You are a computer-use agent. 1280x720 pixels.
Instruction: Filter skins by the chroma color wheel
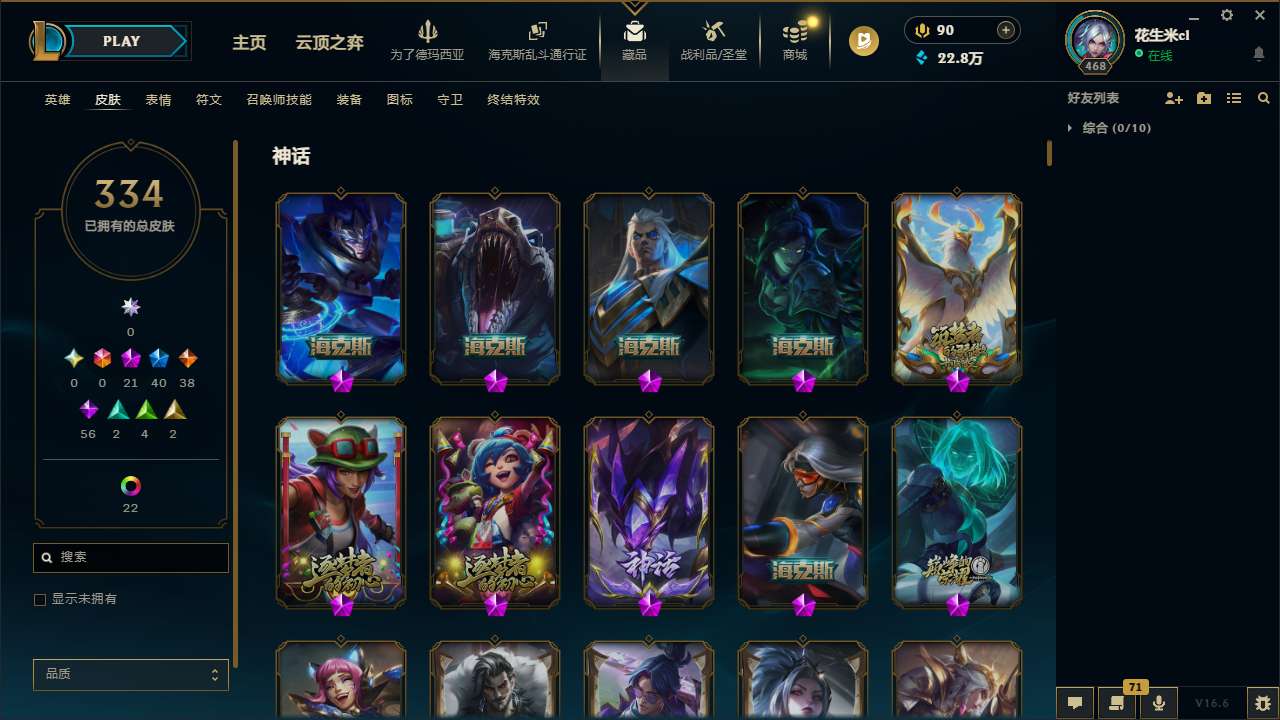(x=130, y=487)
